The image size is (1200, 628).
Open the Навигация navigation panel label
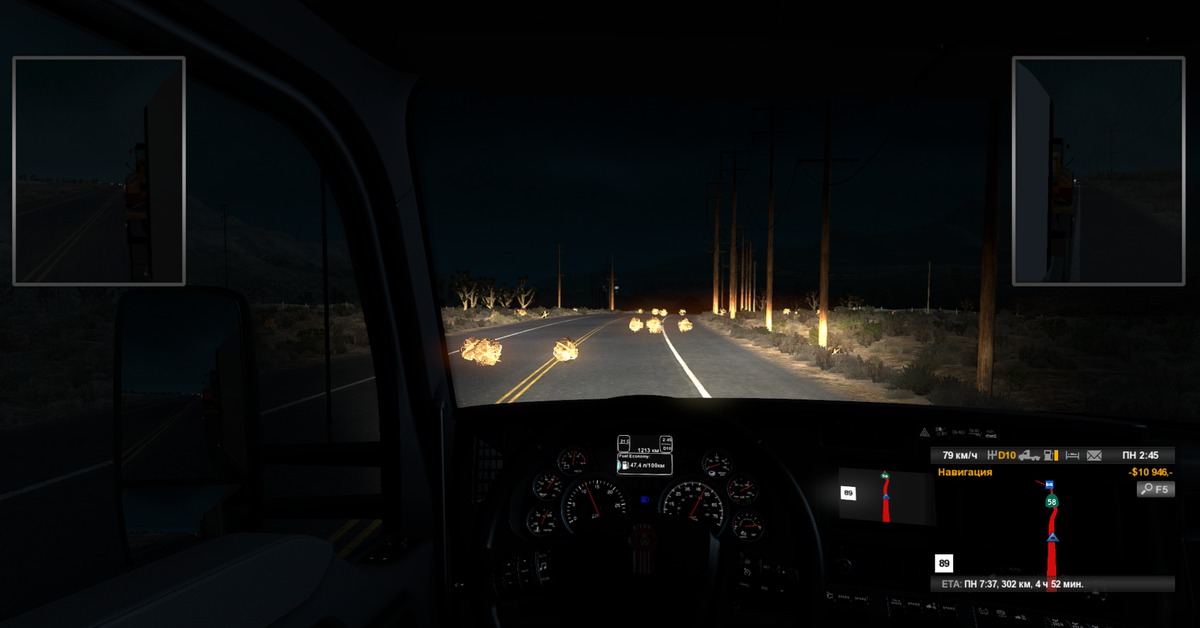coord(965,472)
